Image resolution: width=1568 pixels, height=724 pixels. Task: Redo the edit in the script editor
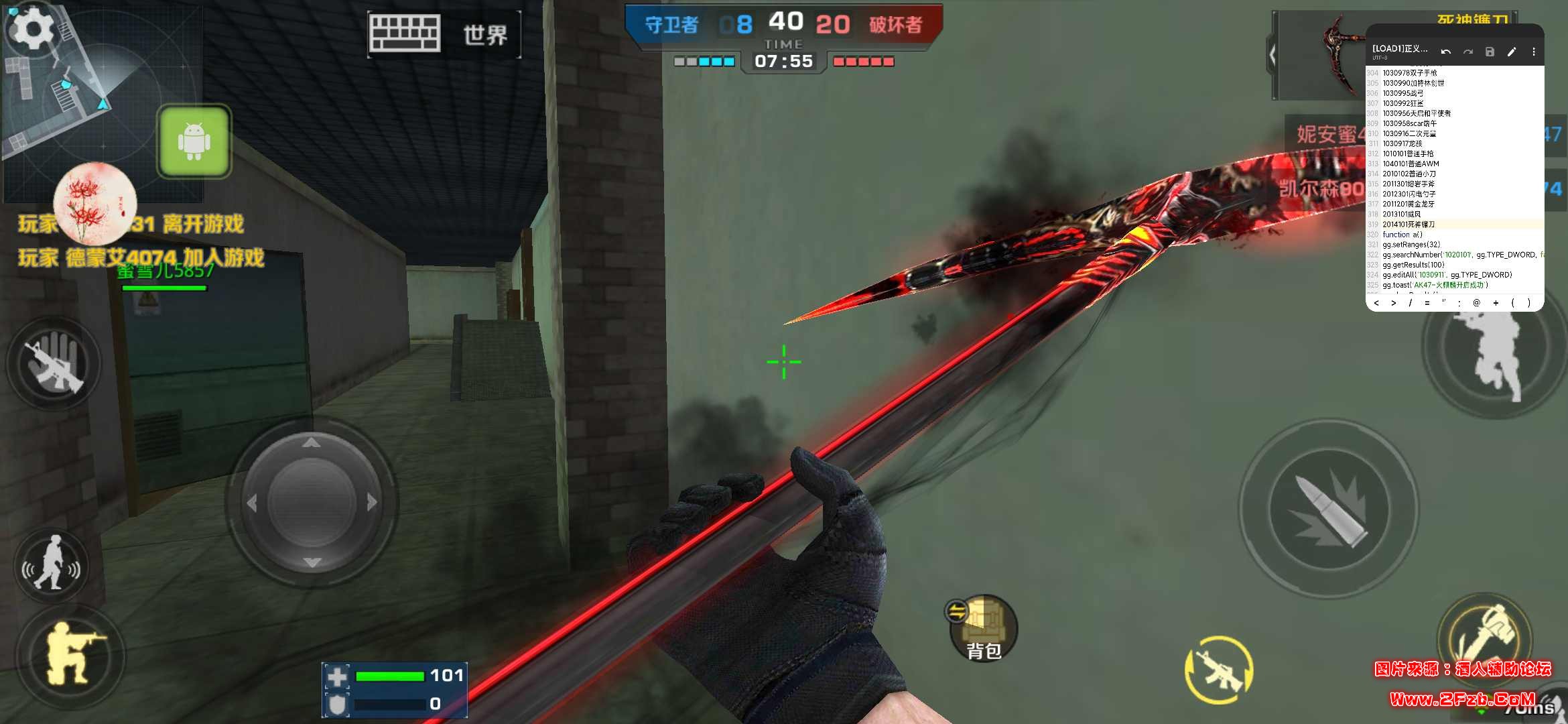click(x=1468, y=52)
